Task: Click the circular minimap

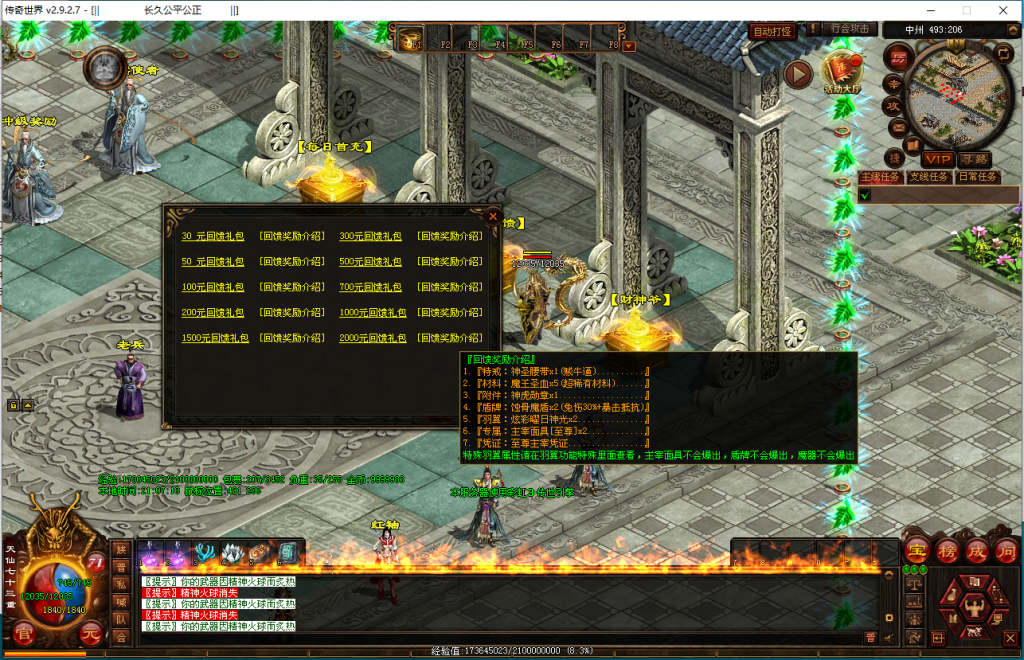Action: click(x=949, y=93)
